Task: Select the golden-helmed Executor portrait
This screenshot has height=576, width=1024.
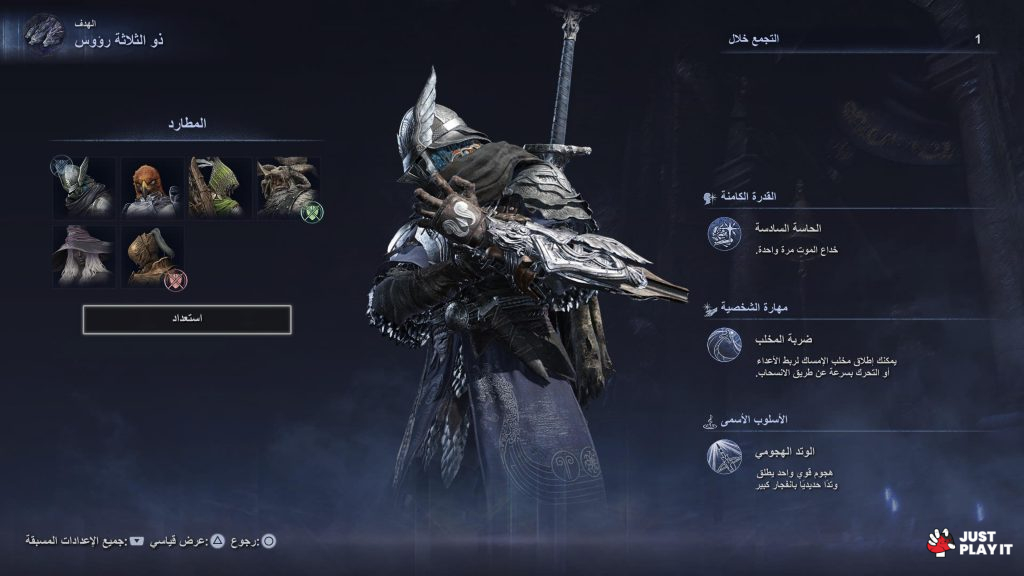Action: point(152,256)
